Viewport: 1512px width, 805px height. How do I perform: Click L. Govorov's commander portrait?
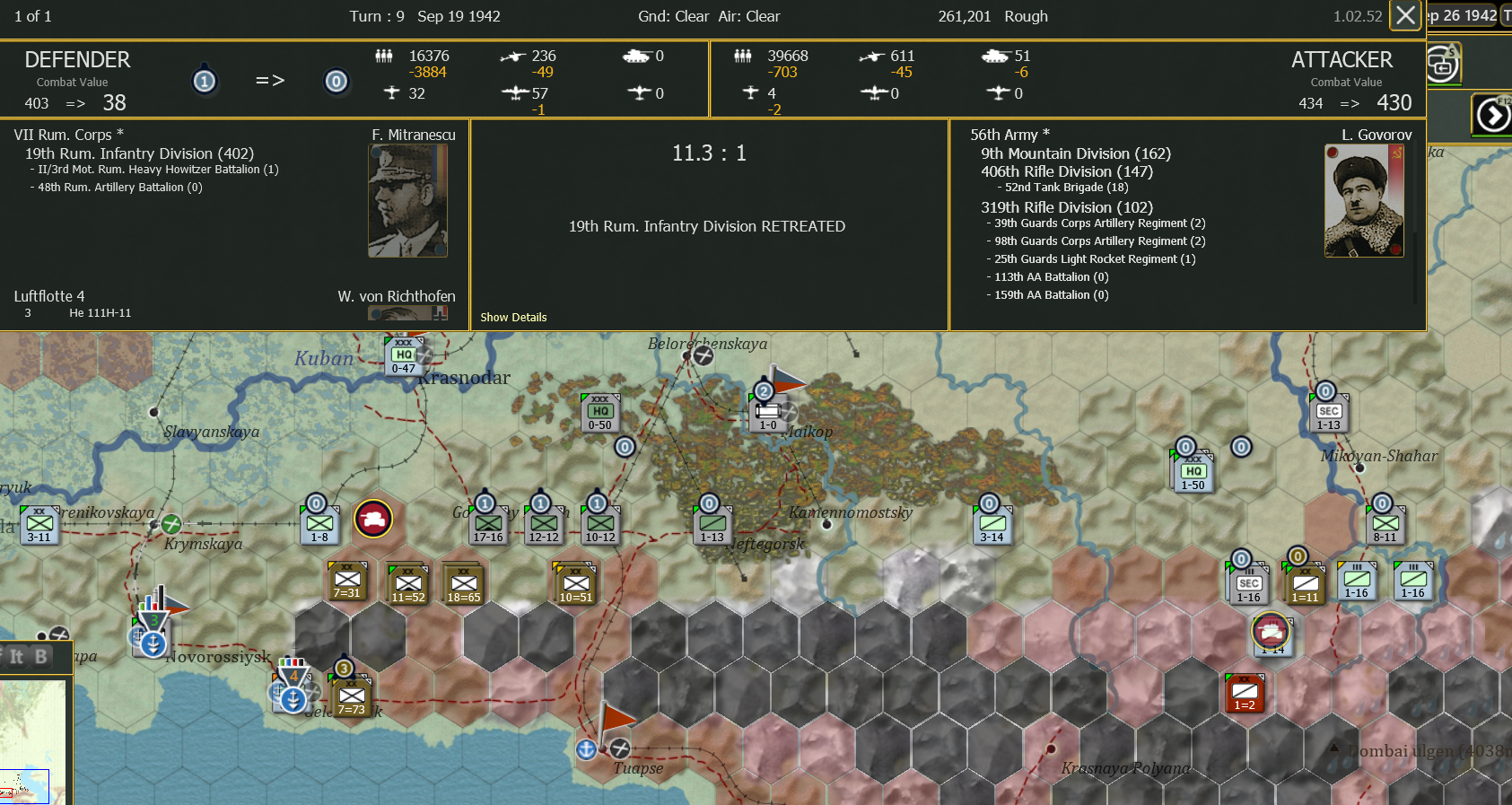coord(1364,200)
